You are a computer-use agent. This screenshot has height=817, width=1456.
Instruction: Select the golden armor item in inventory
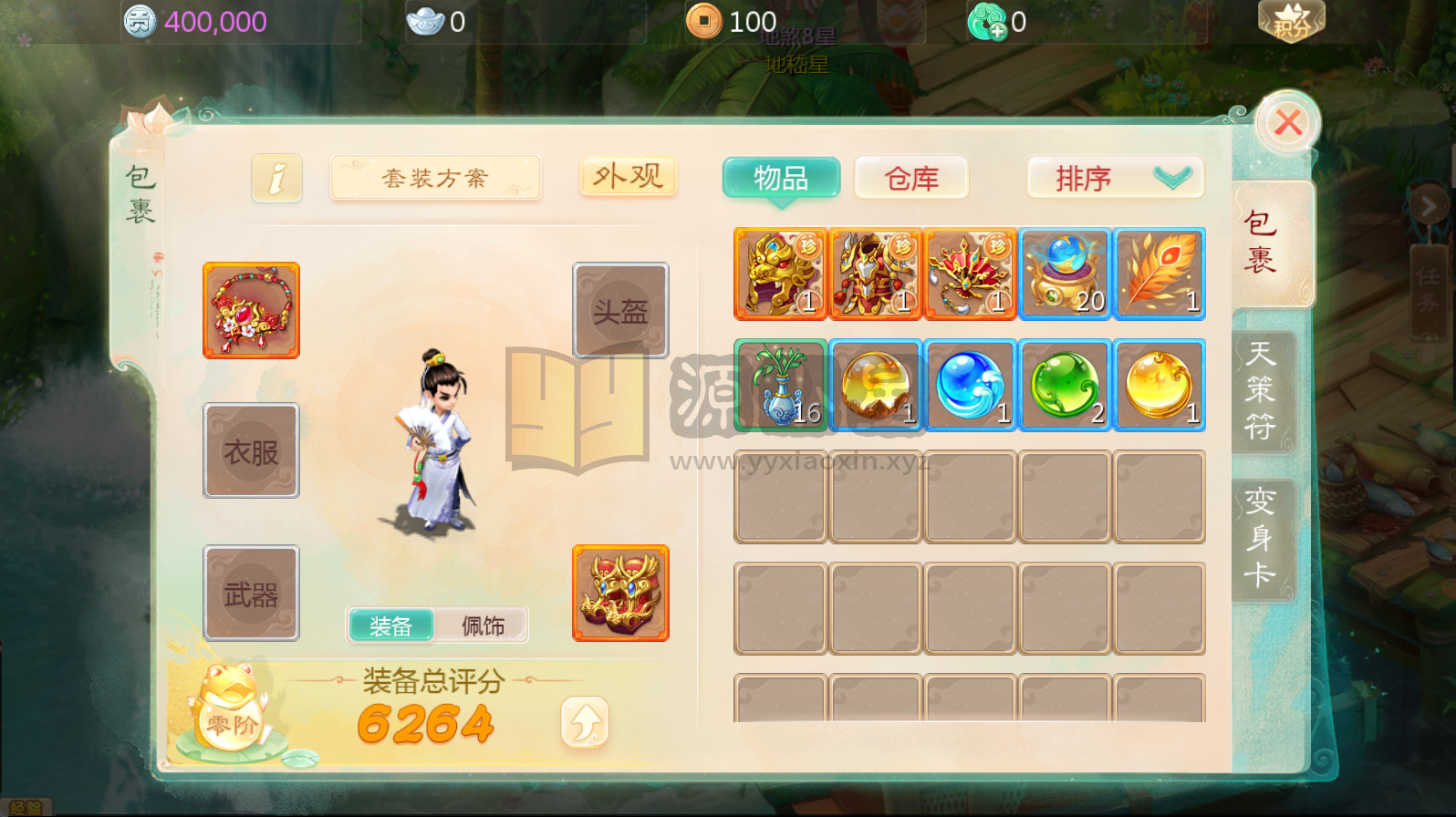[x=875, y=274]
